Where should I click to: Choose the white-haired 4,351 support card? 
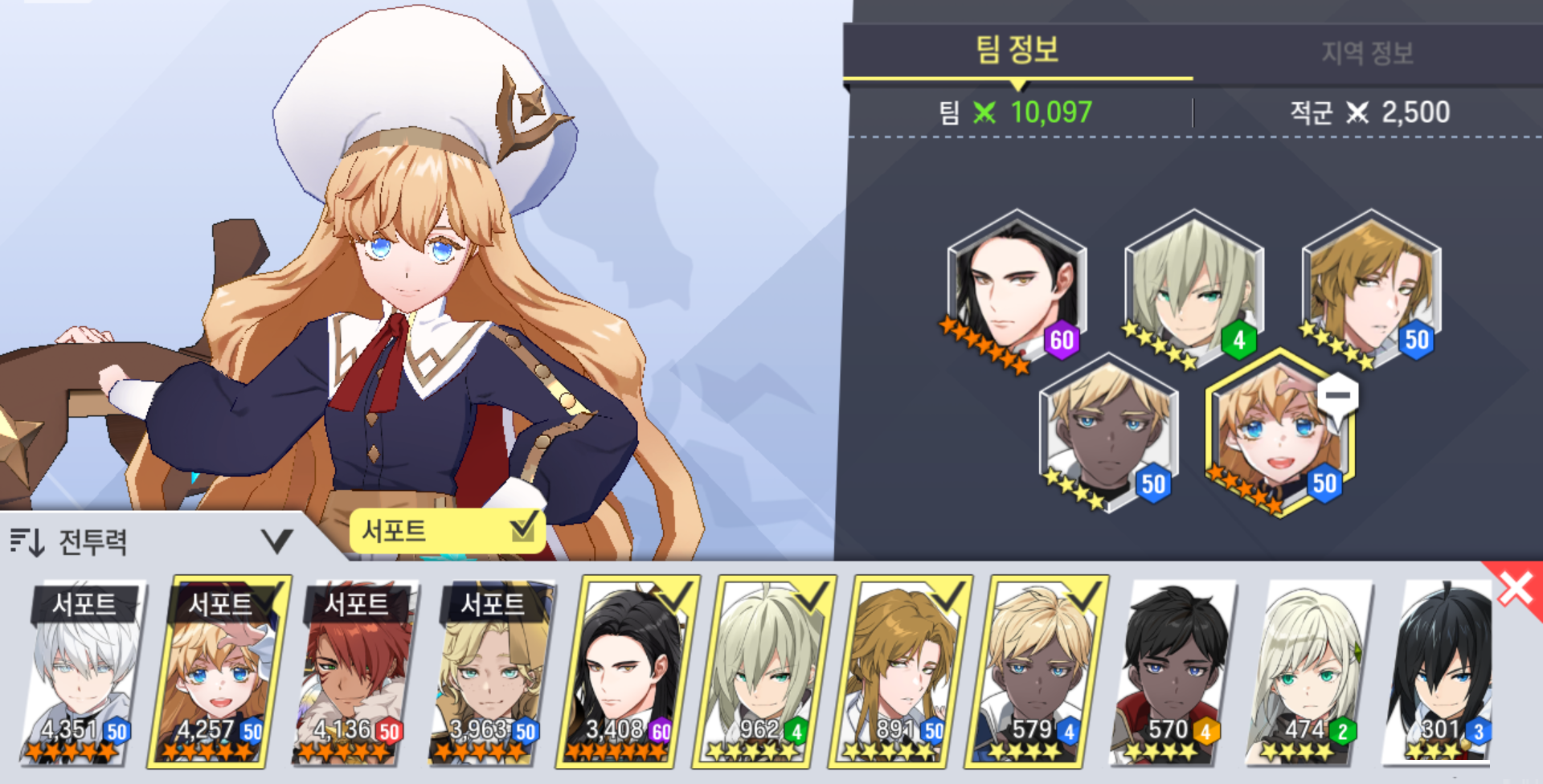pos(82,671)
